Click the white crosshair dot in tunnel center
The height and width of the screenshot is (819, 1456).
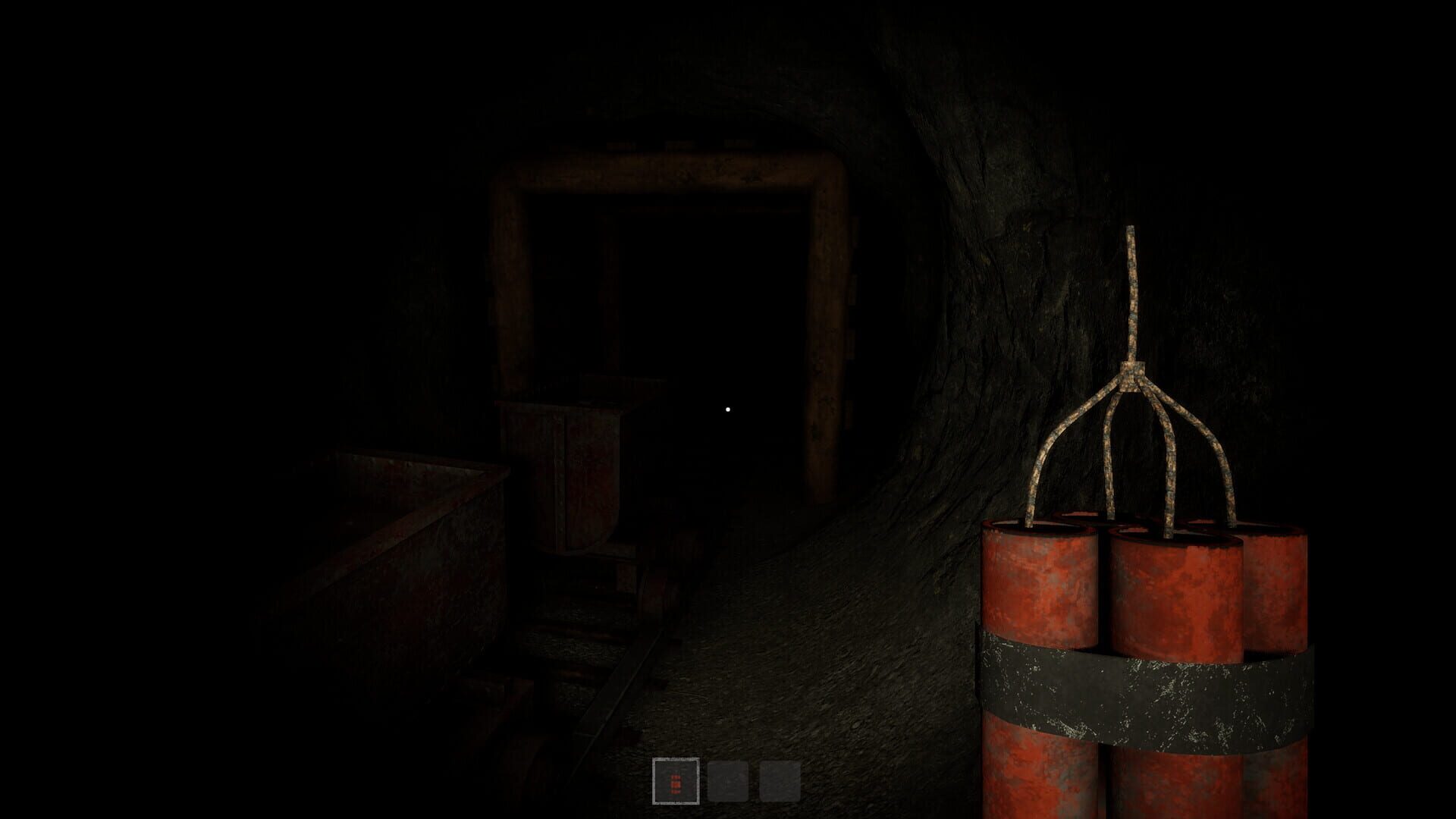point(728,409)
